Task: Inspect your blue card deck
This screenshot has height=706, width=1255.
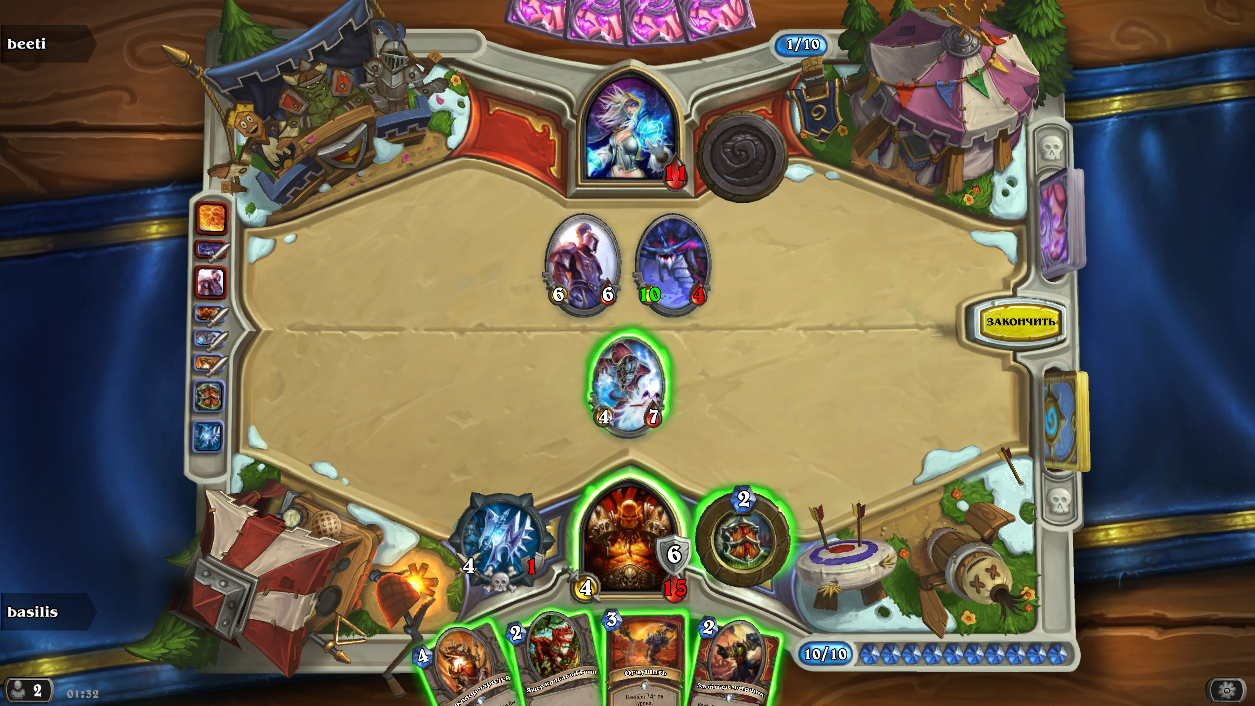Action: (x=1063, y=418)
